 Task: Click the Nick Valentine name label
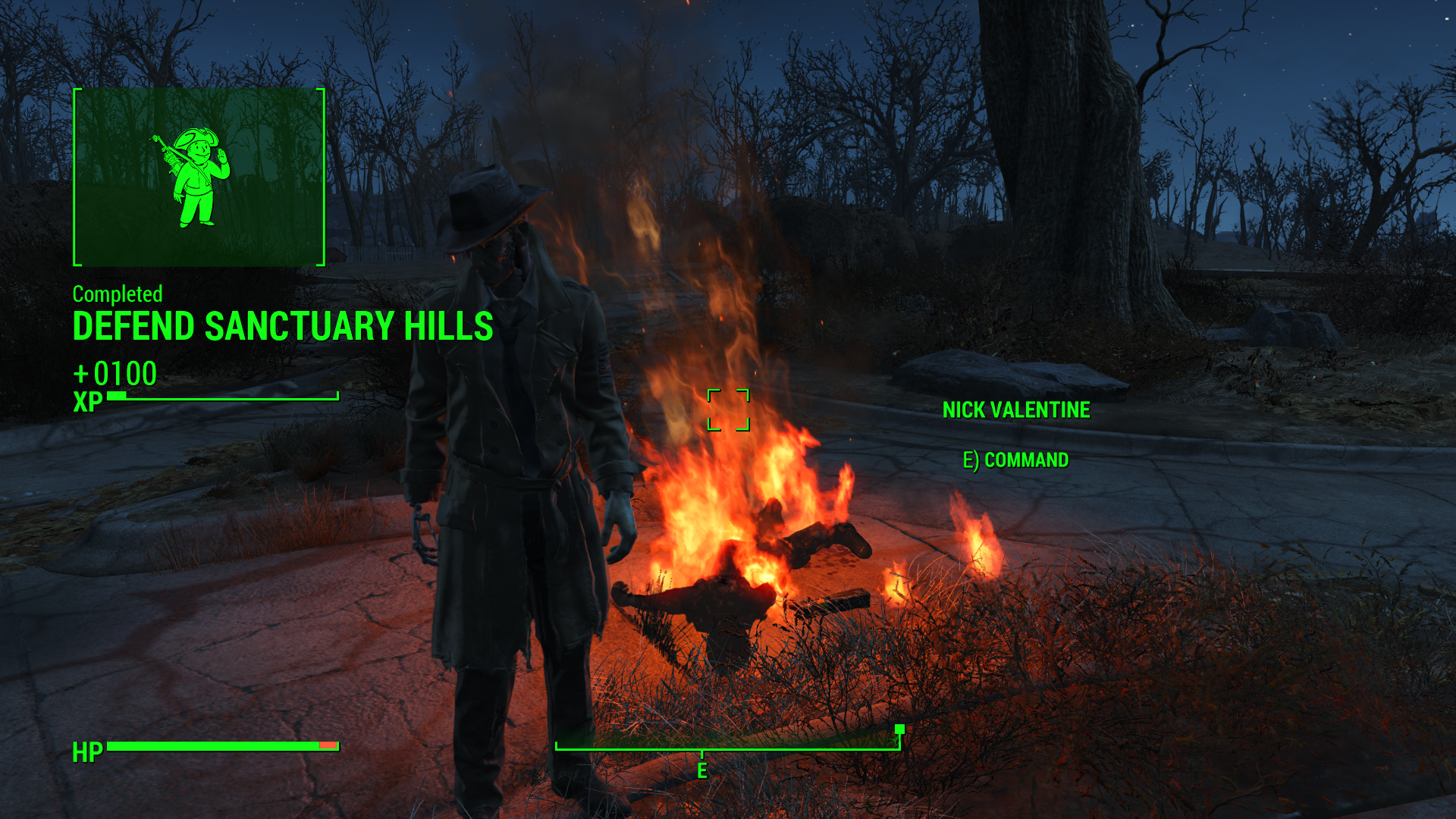[1015, 410]
